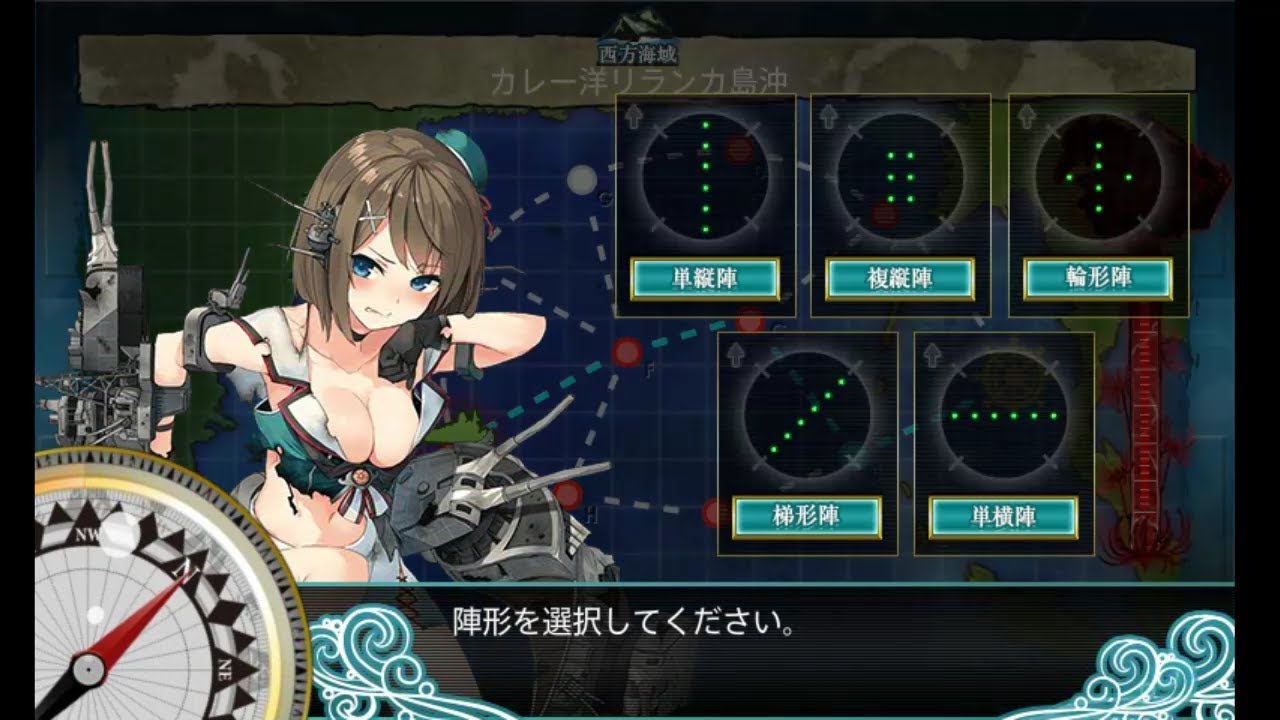Click the 単縦陣 radar diagram with vertical dots
The width and height of the screenshot is (1280, 720).
point(705,178)
